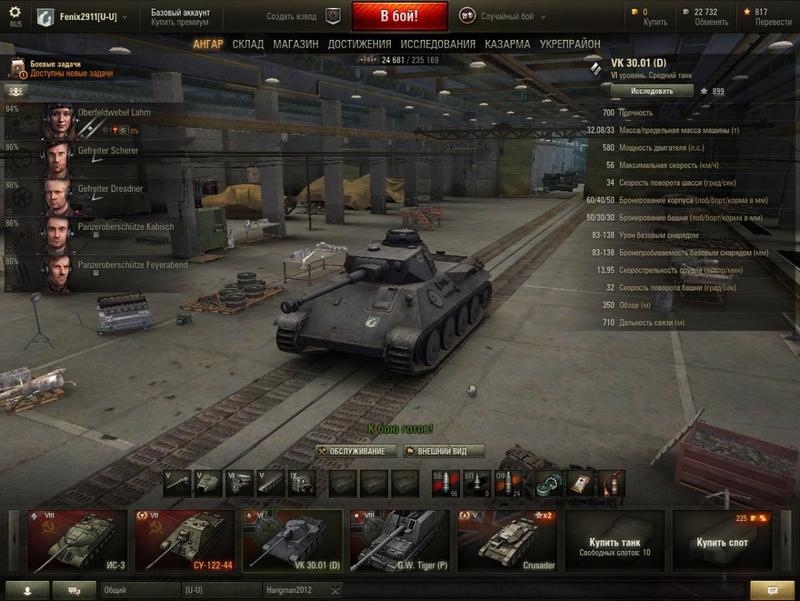Switch to the Укрепрайон tab
Image resolution: width=800 pixels, height=601 pixels.
[570, 45]
